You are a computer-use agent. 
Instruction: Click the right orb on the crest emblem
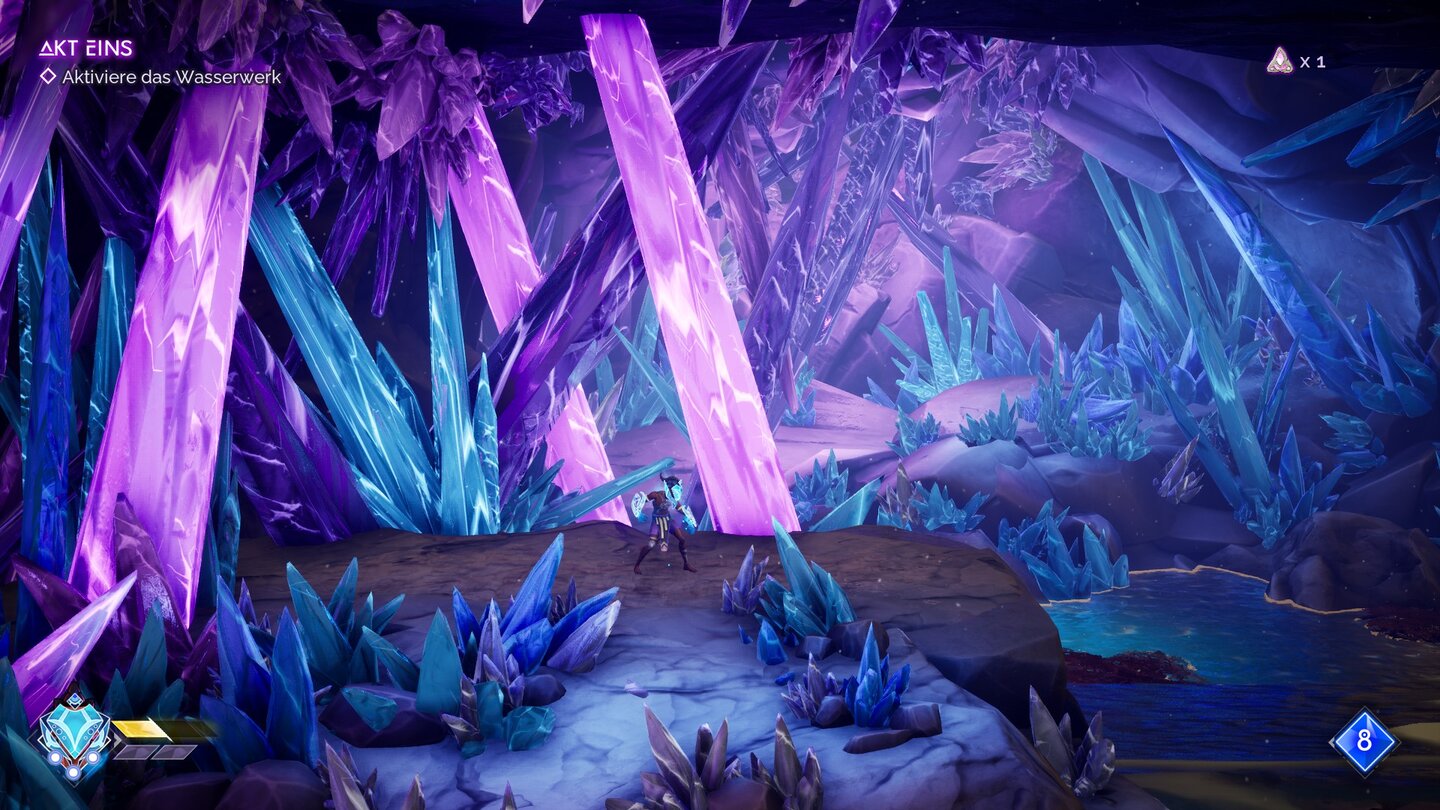[x=93, y=757]
